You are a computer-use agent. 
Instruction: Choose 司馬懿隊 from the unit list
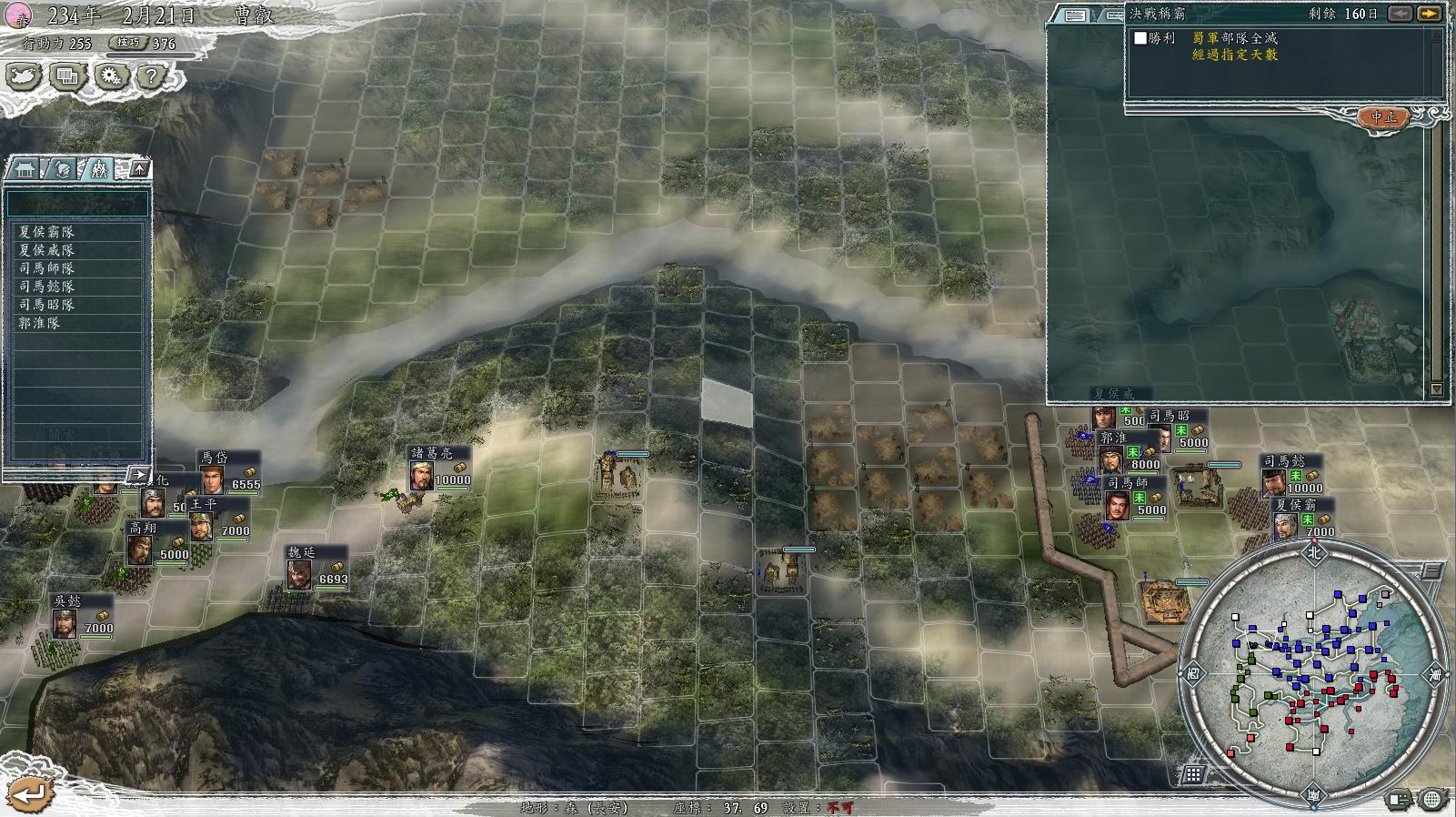47,287
